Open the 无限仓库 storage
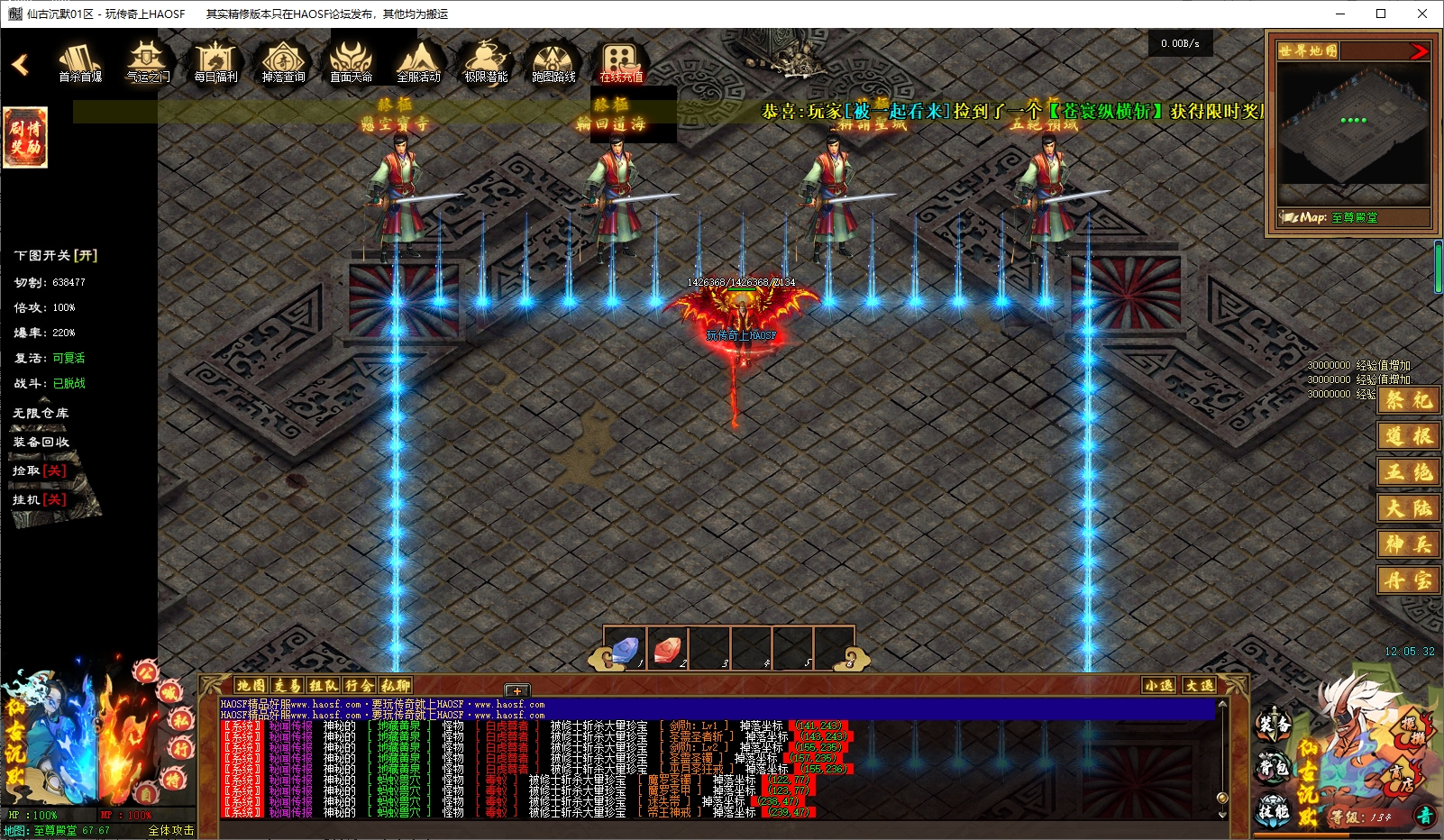Viewport: 1444px width, 840px height. pyautogui.click(x=41, y=413)
